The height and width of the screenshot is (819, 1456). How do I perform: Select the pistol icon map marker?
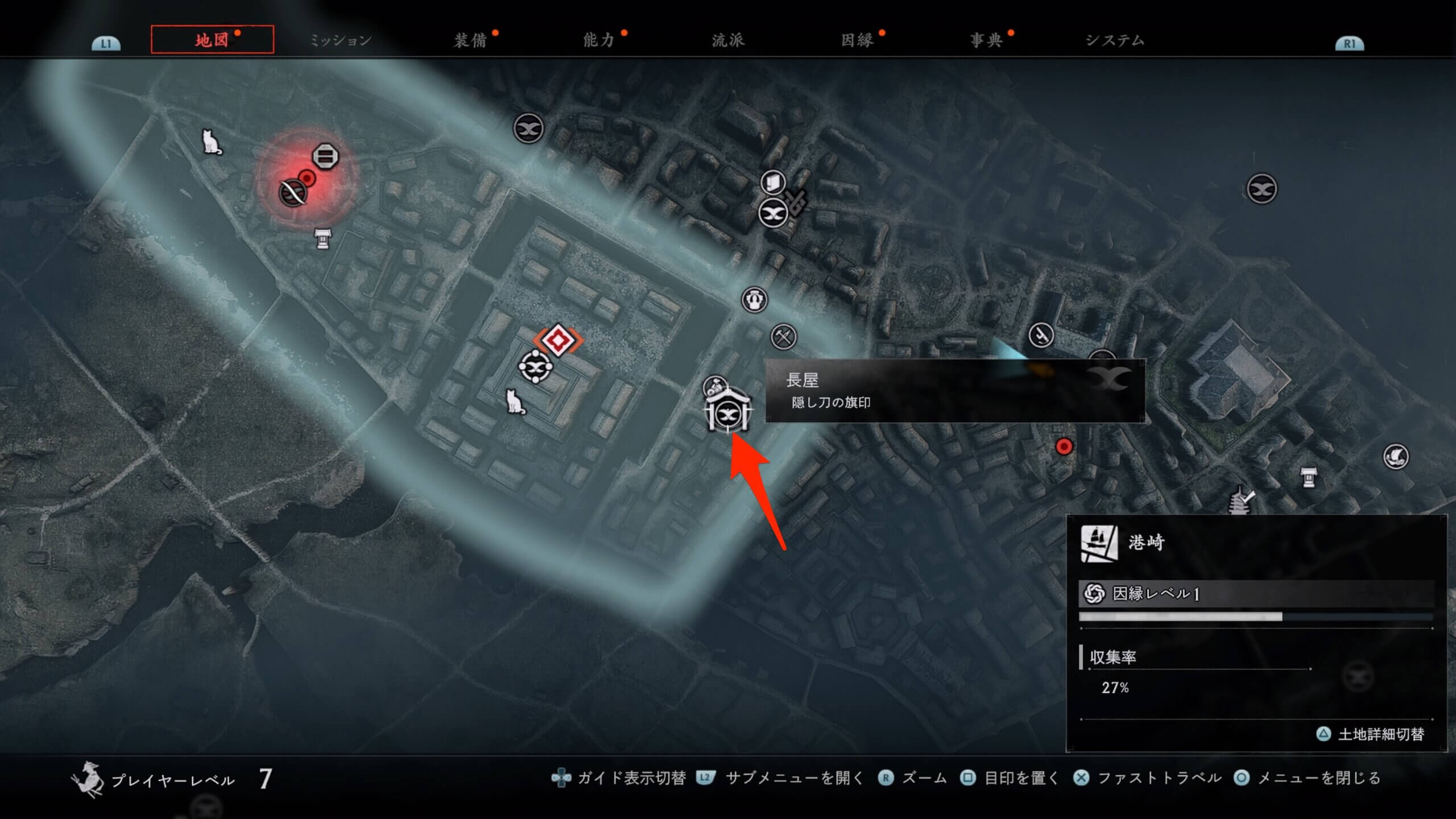[x=1041, y=335]
